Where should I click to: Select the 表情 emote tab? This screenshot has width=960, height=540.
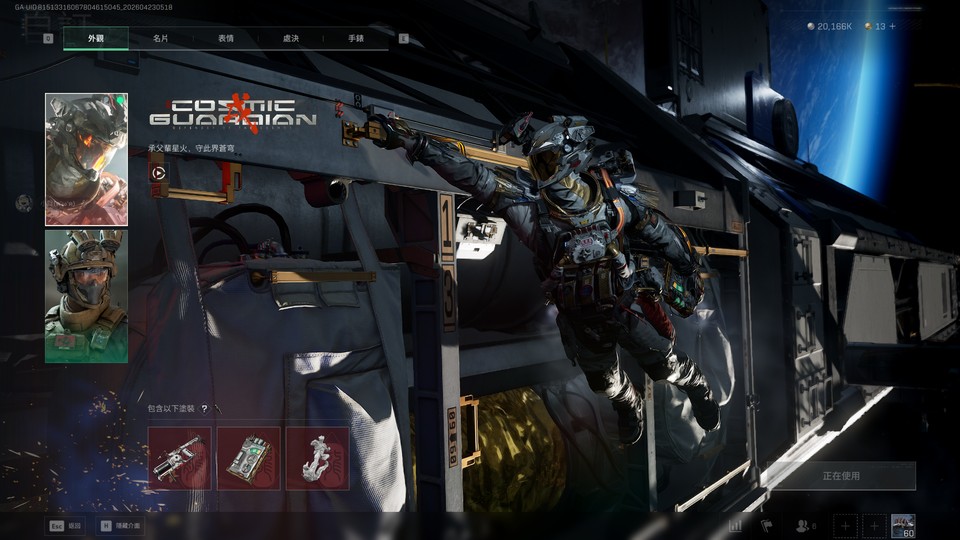[x=226, y=38]
